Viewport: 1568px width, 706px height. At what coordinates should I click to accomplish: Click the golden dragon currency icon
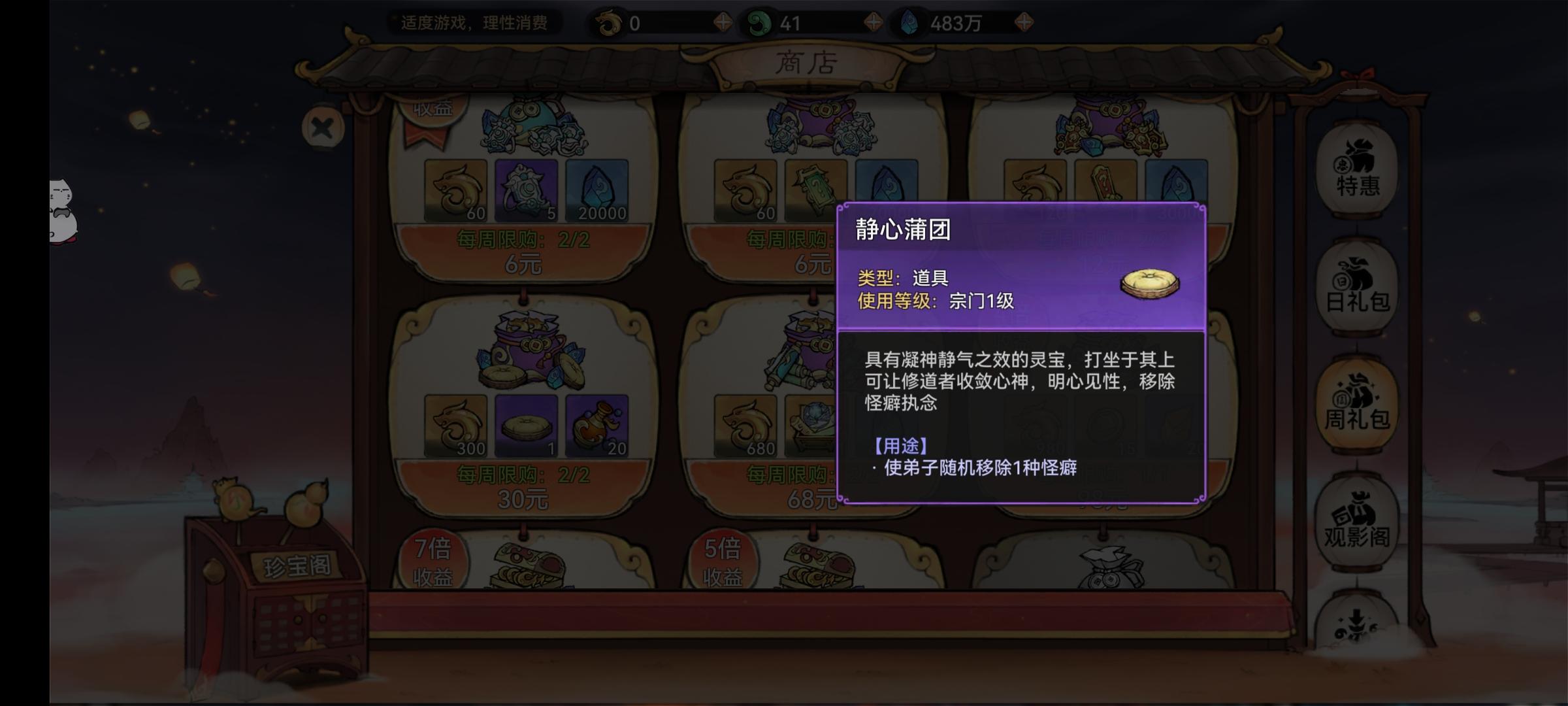(608, 22)
